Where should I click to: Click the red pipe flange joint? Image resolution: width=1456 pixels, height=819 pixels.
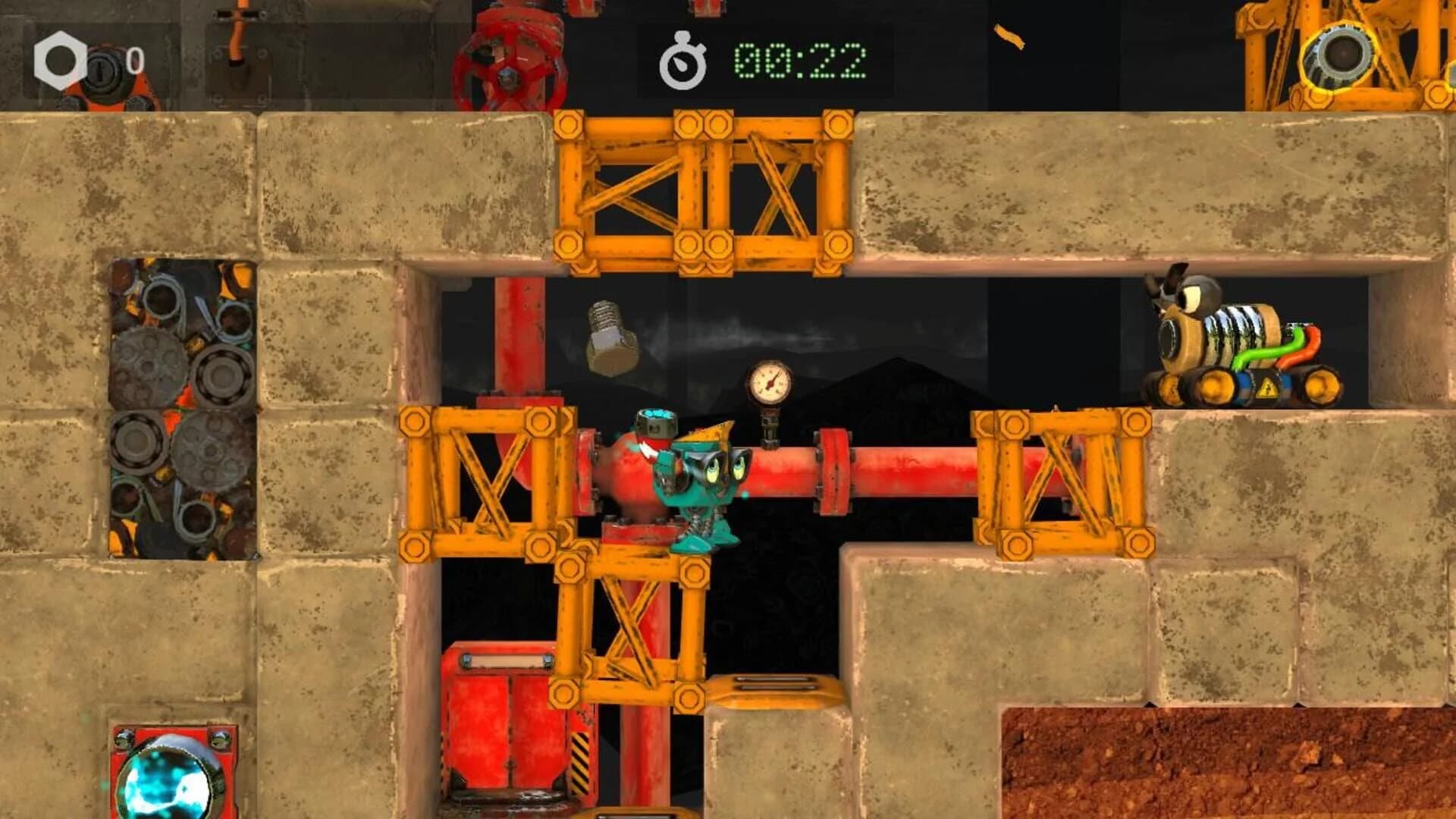coord(834,470)
